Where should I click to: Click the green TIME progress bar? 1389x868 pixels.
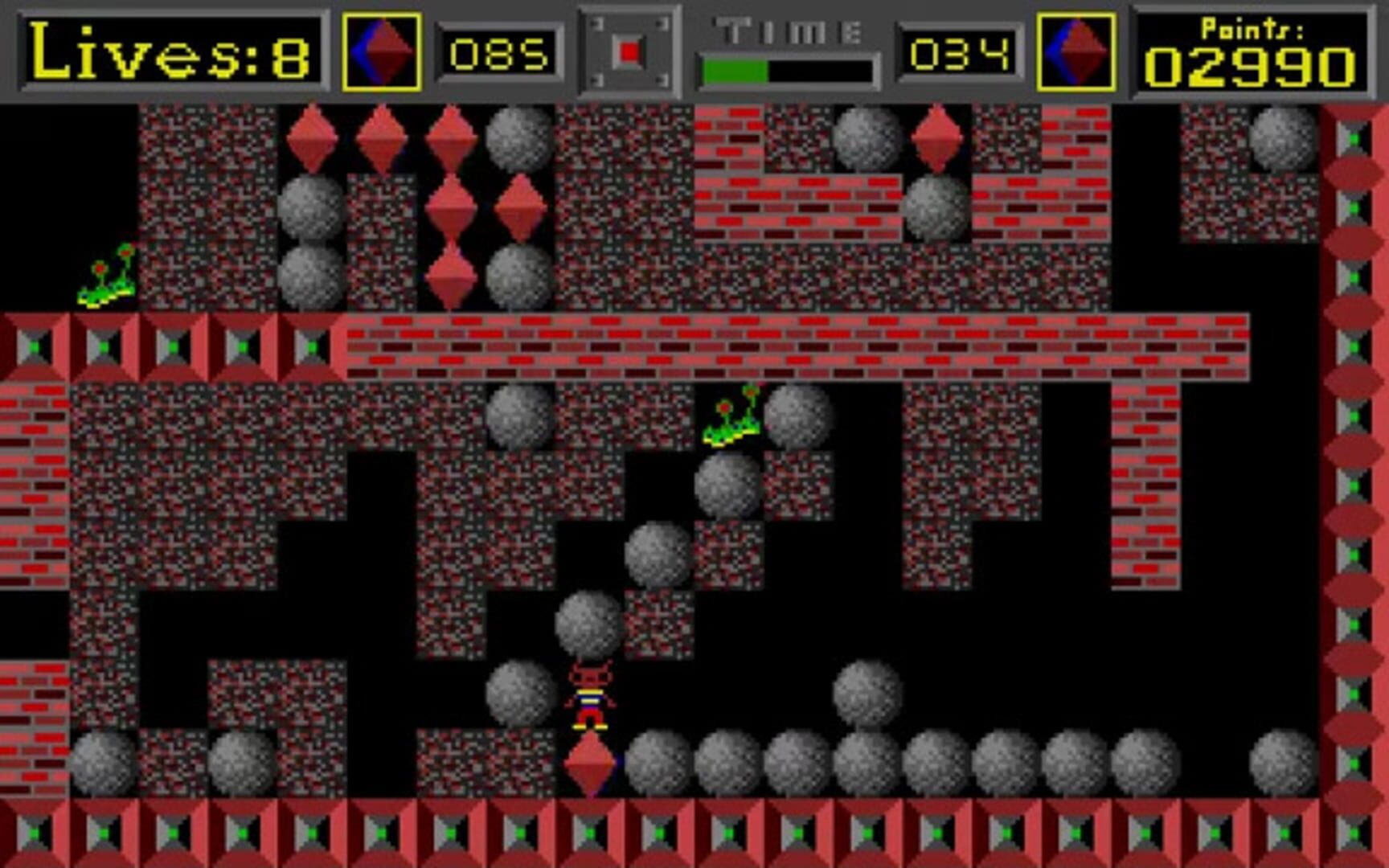[735, 71]
